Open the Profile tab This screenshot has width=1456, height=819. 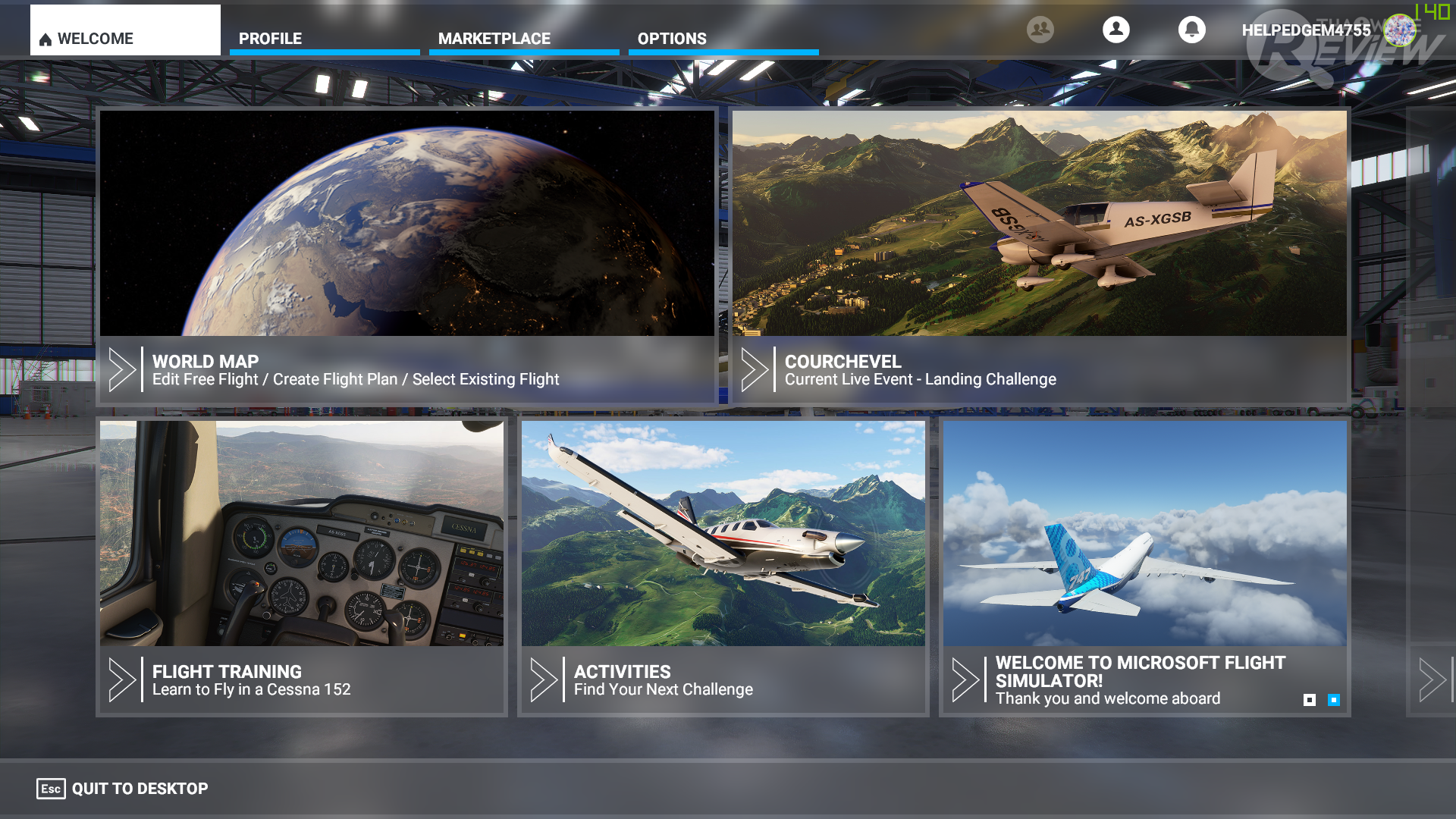pos(324,38)
